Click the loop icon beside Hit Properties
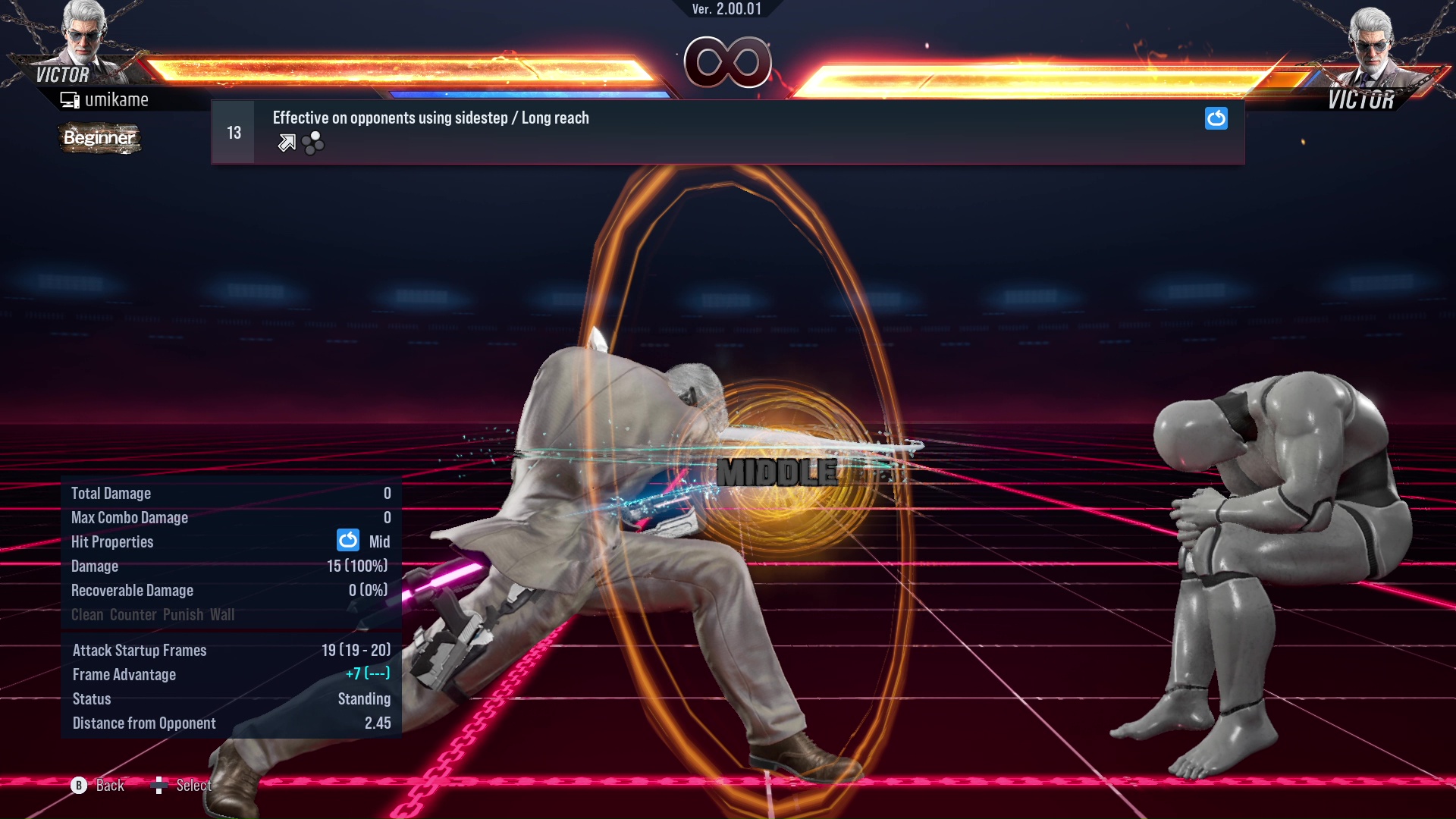This screenshot has height=819, width=1456. click(347, 541)
